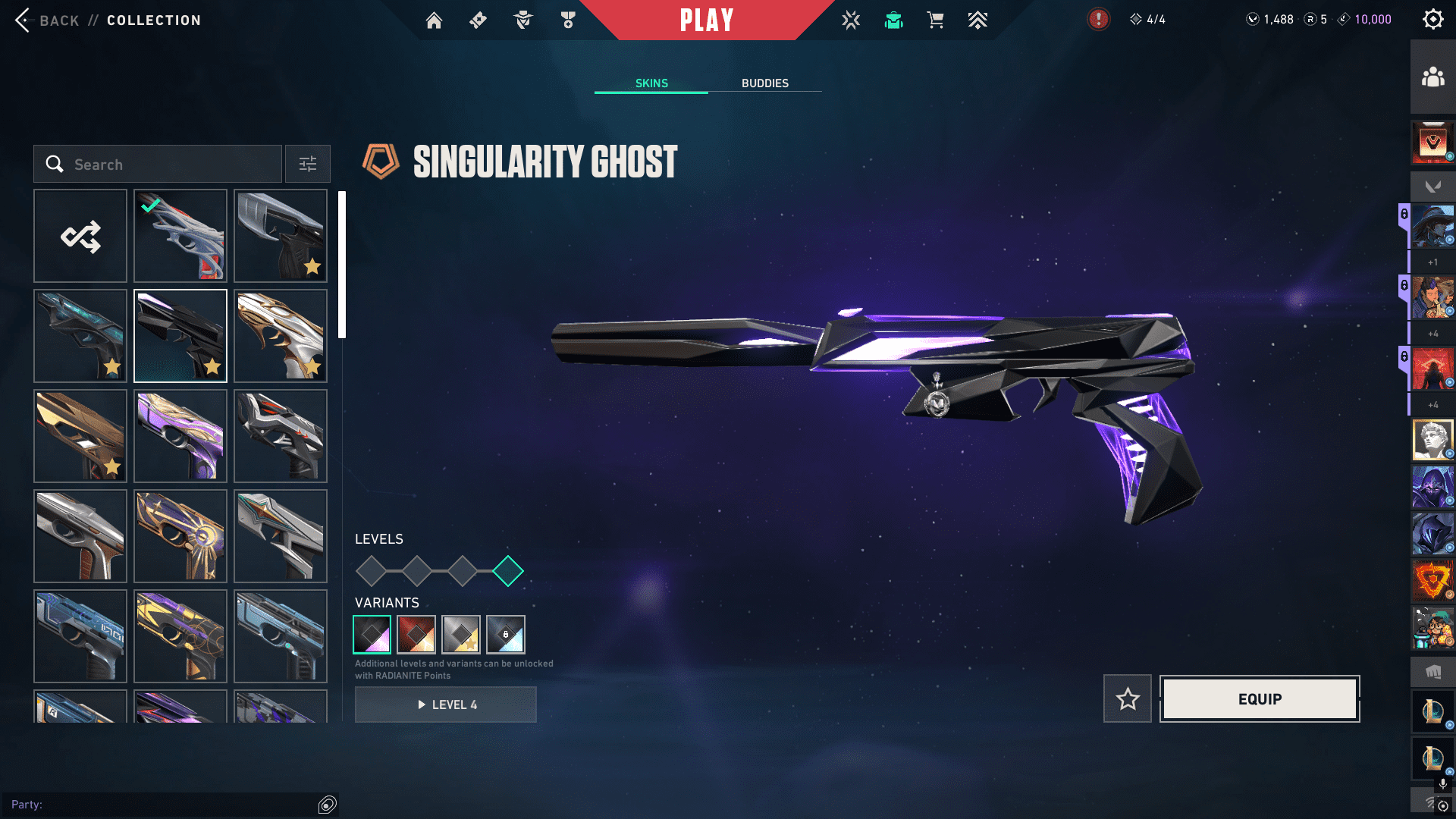1456x819 pixels.
Task: Equip the Singularity Ghost skin
Action: [x=1260, y=699]
